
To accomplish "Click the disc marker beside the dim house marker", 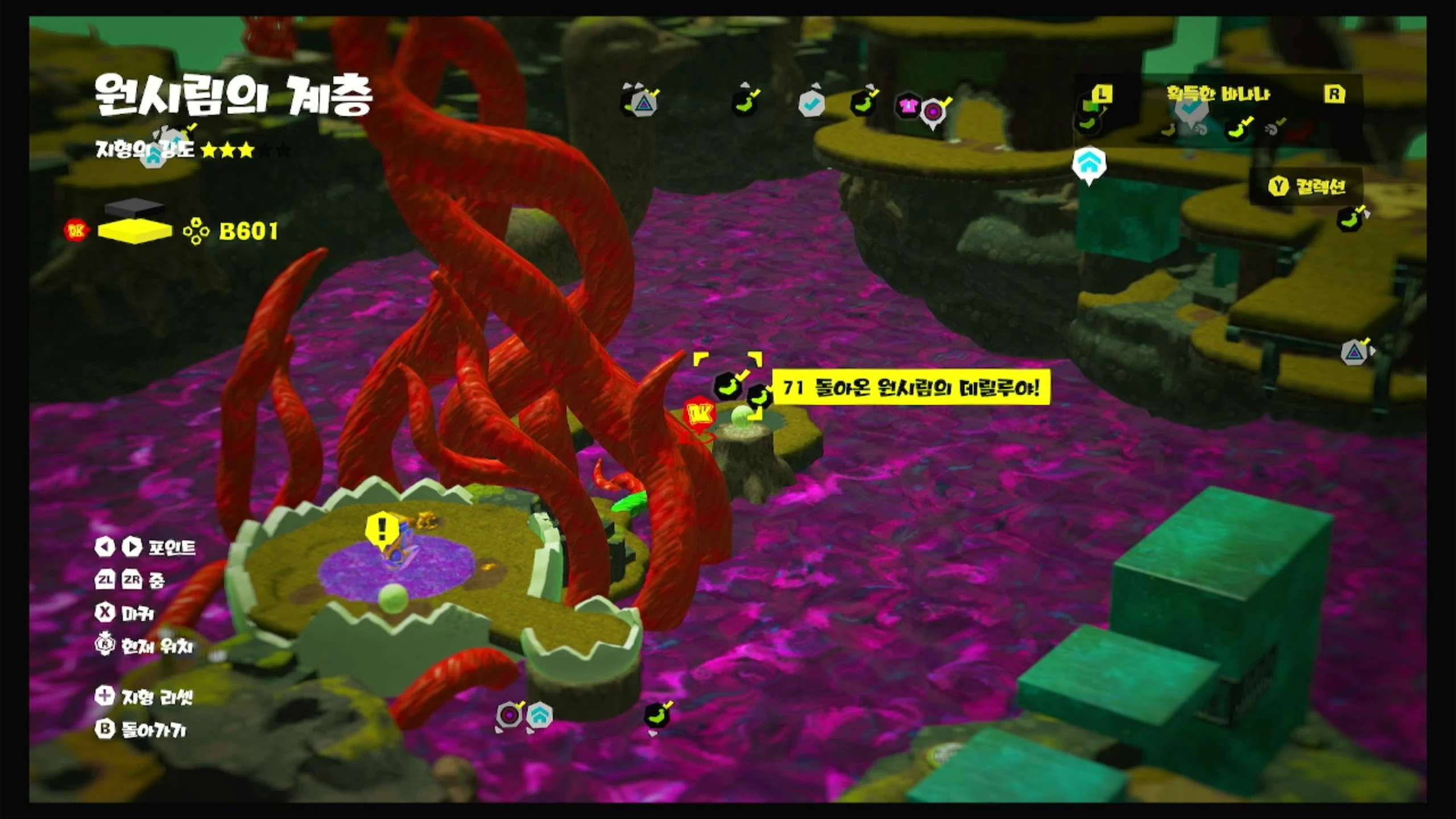I will click(509, 714).
